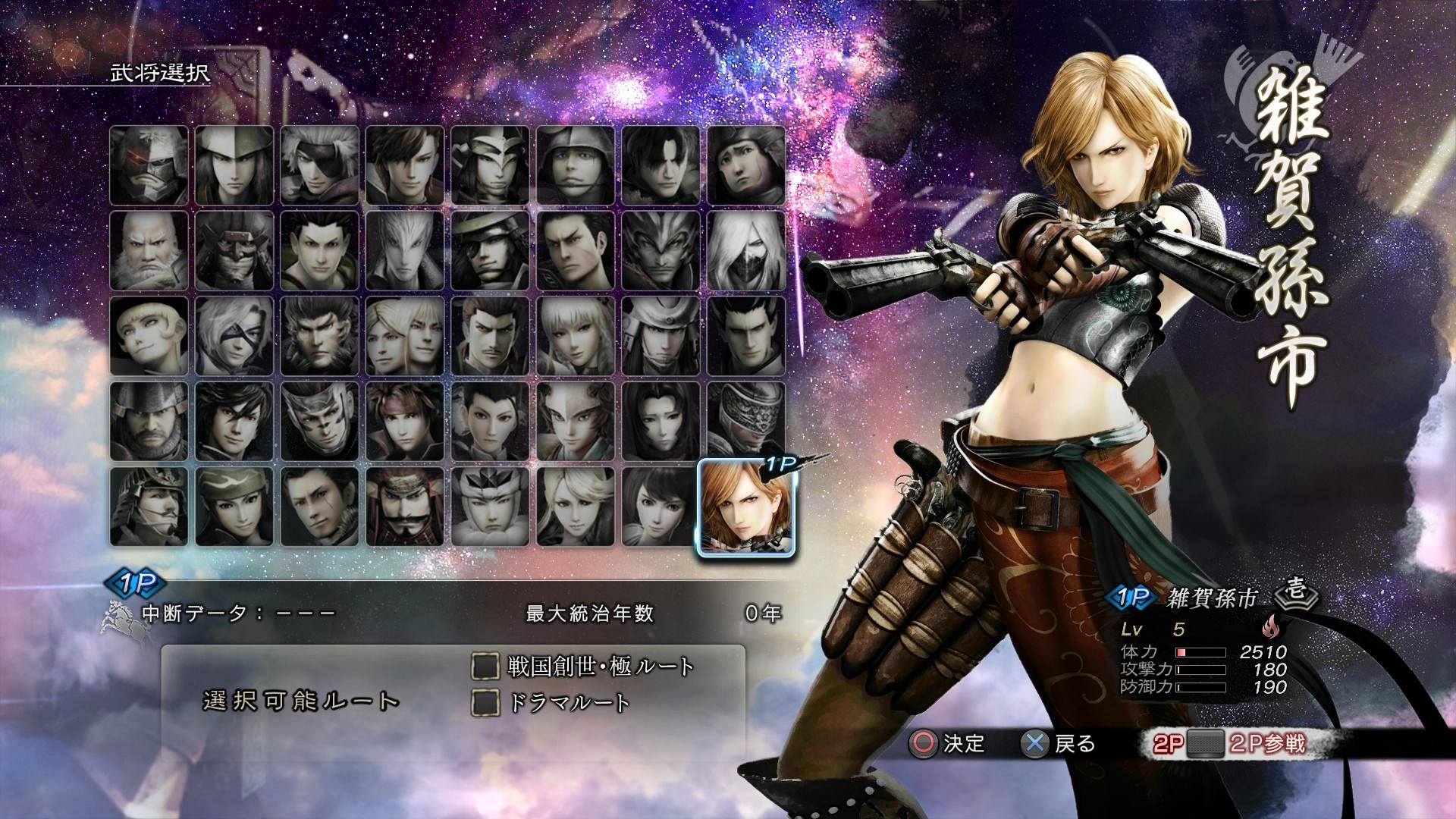Select the portrait showing two blond faces
Viewport: 1456px width, 819px height.
405,337
